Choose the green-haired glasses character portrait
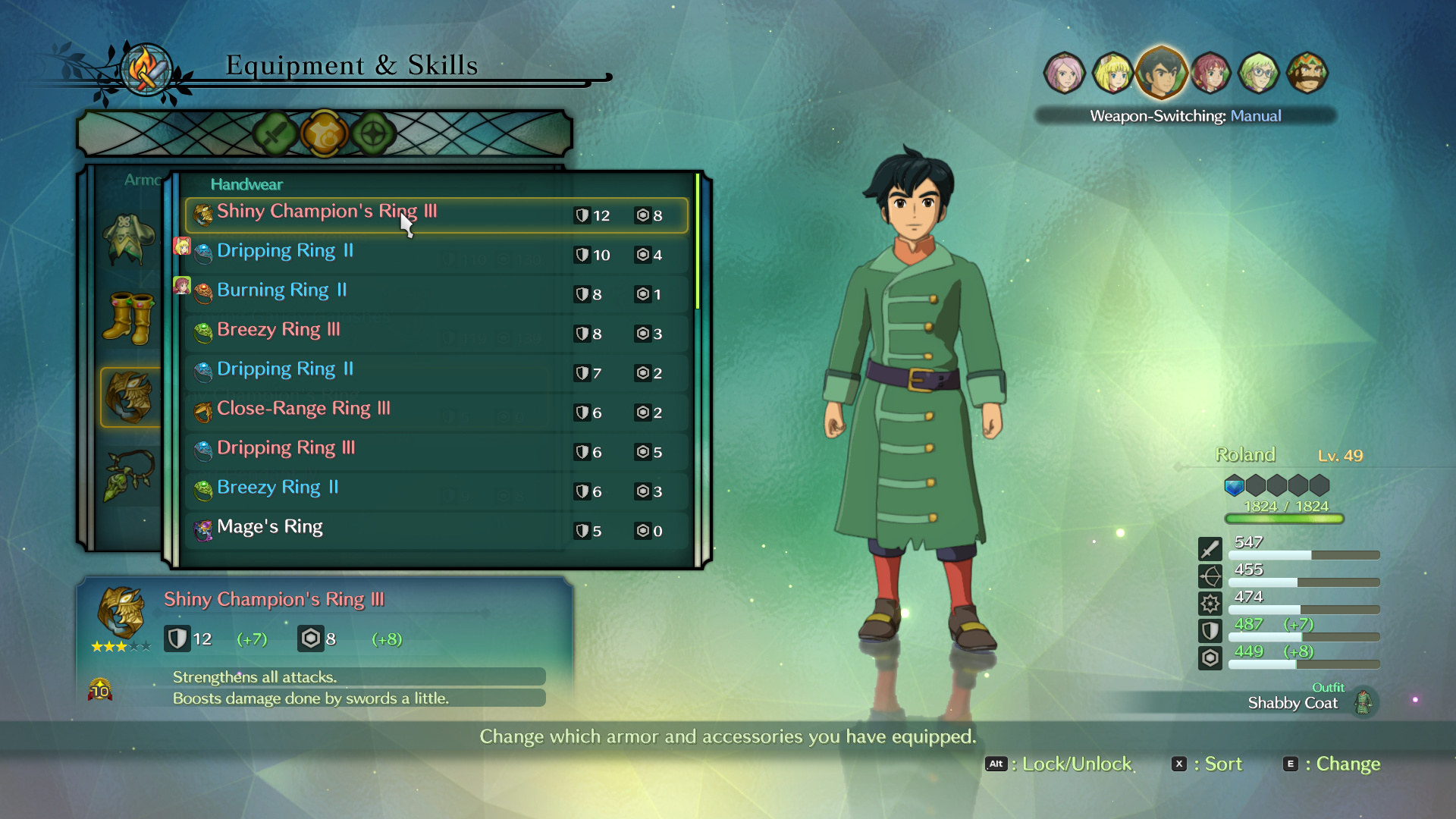Viewport: 1456px width, 819px height. tap(1258, 74)
